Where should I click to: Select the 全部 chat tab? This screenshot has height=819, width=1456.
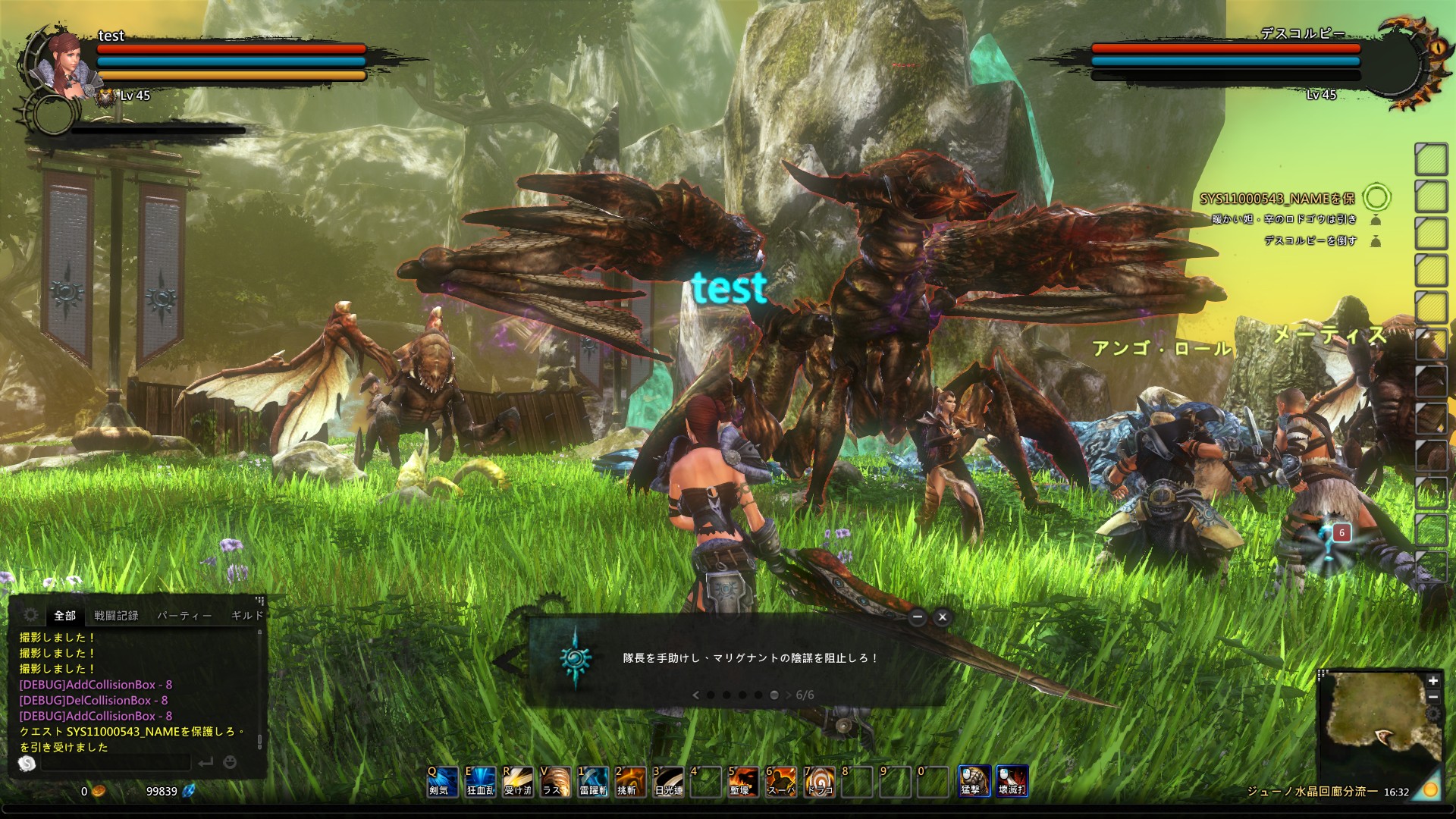coord(64,616)
